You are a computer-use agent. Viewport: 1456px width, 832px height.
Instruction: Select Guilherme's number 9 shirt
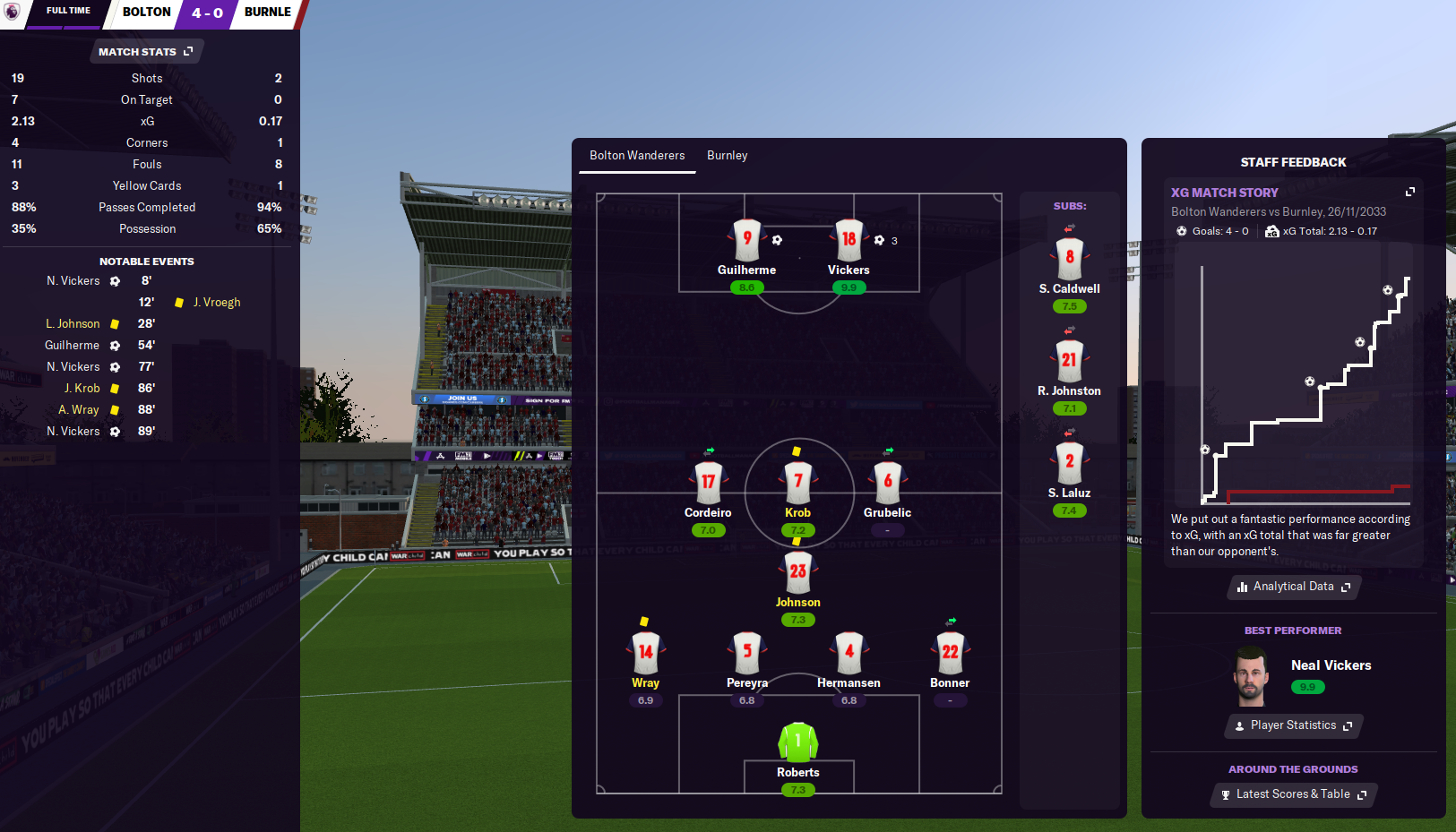[x=746, y=240]
